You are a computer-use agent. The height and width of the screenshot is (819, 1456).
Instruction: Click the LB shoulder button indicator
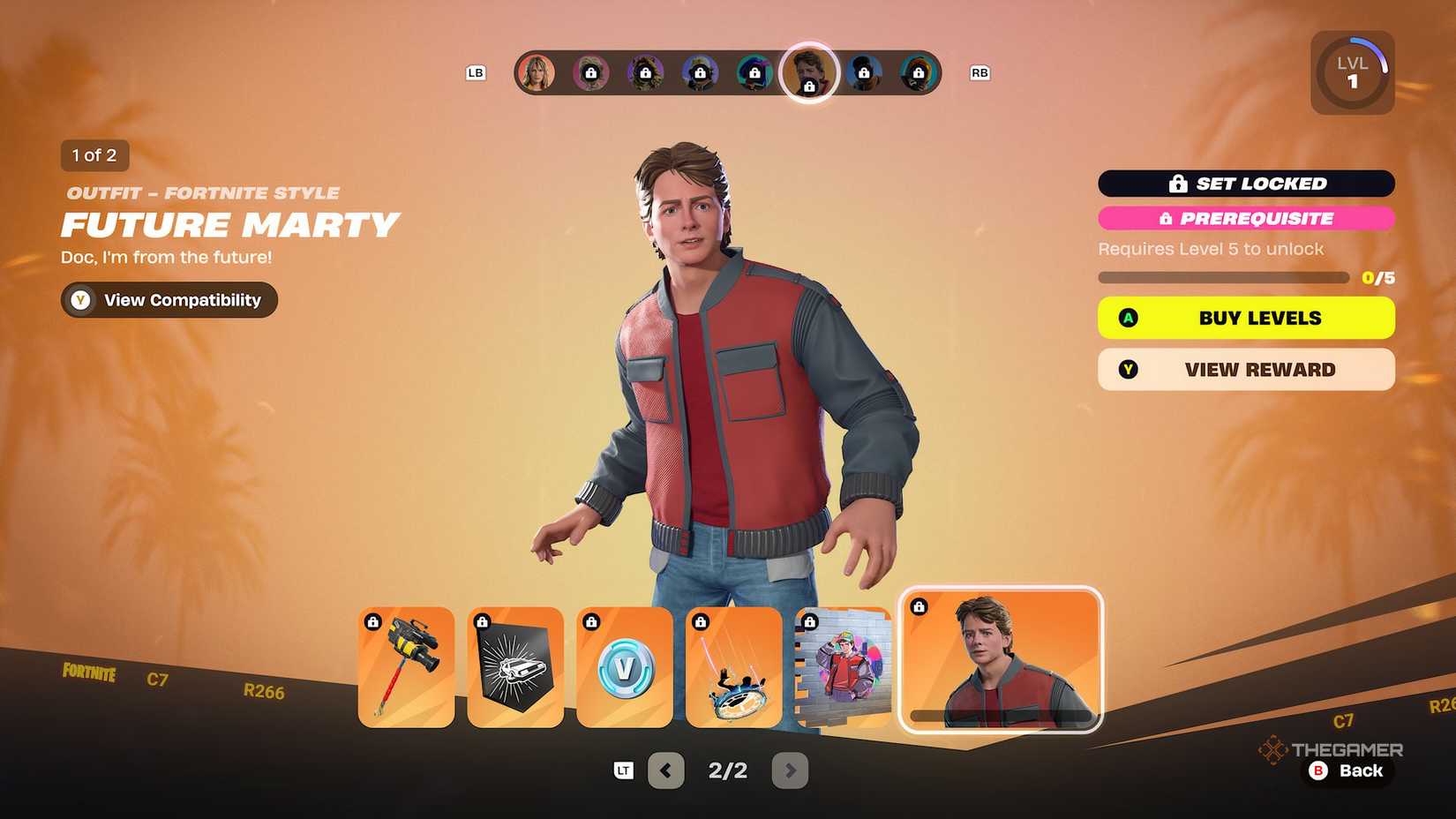pos(476,73)
